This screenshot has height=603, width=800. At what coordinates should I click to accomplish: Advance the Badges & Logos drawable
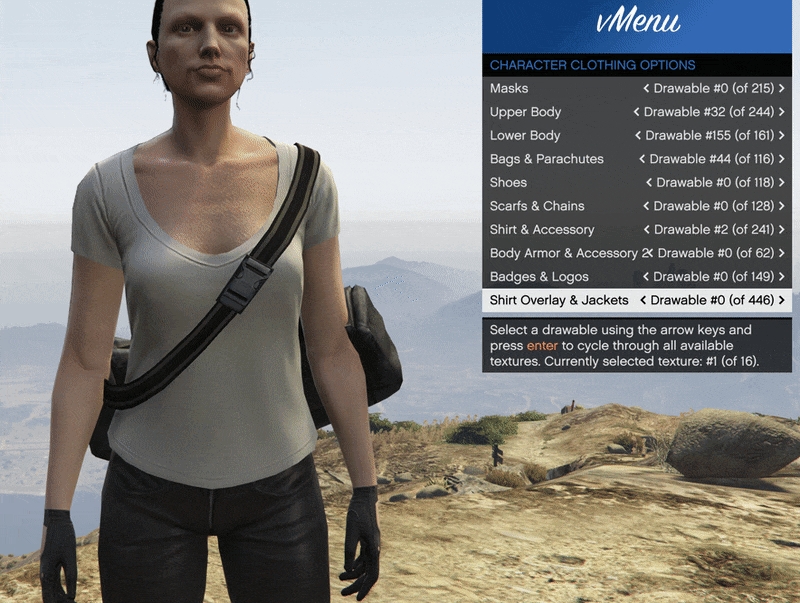[x=781, y=277]
